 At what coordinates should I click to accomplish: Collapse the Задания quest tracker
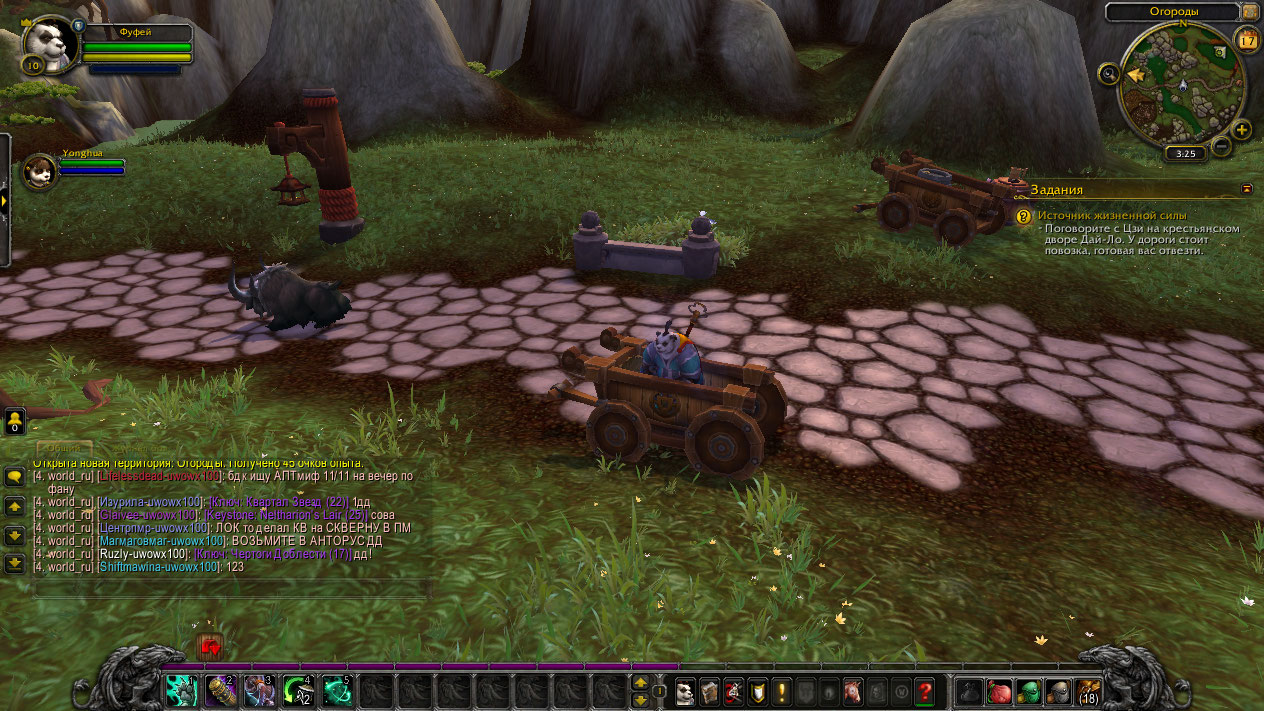click(1247, 188)
